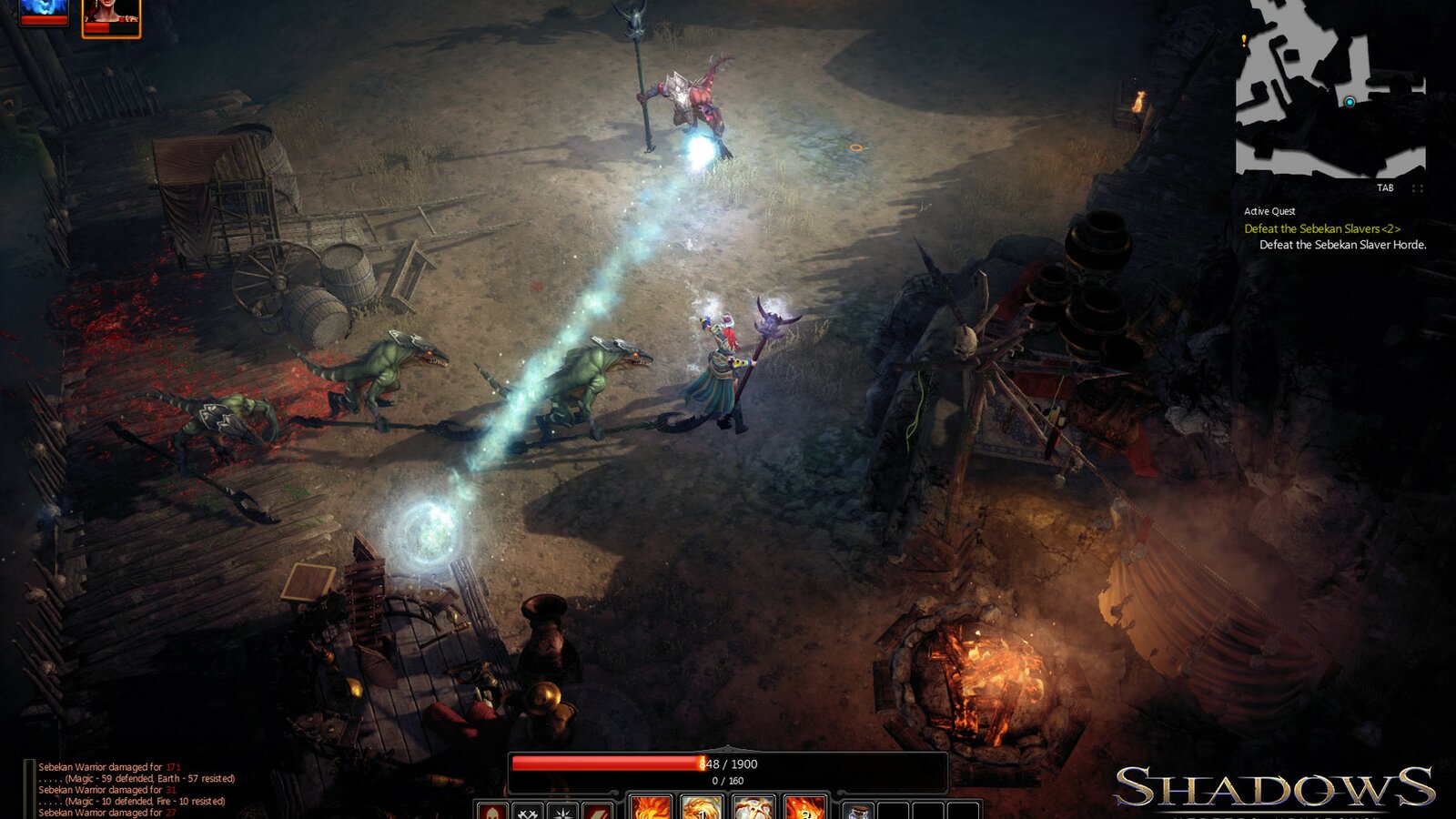Activate the crossed axes melee skill
Image resolution: width=1456 pixels, height=819 pixels.
pos(528,812)
